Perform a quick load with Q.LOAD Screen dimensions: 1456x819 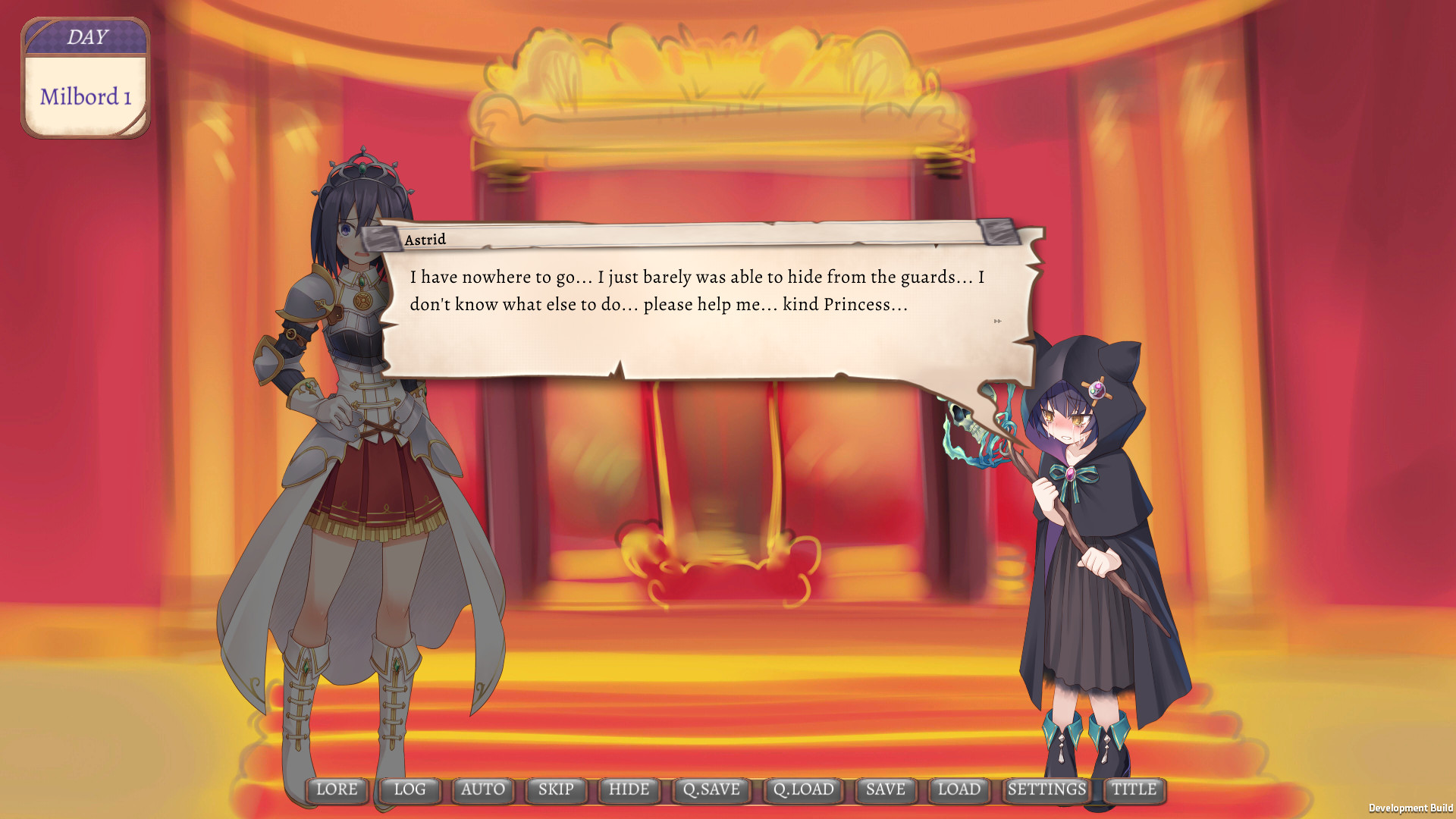pyautogui.click(x=804, y=789)
